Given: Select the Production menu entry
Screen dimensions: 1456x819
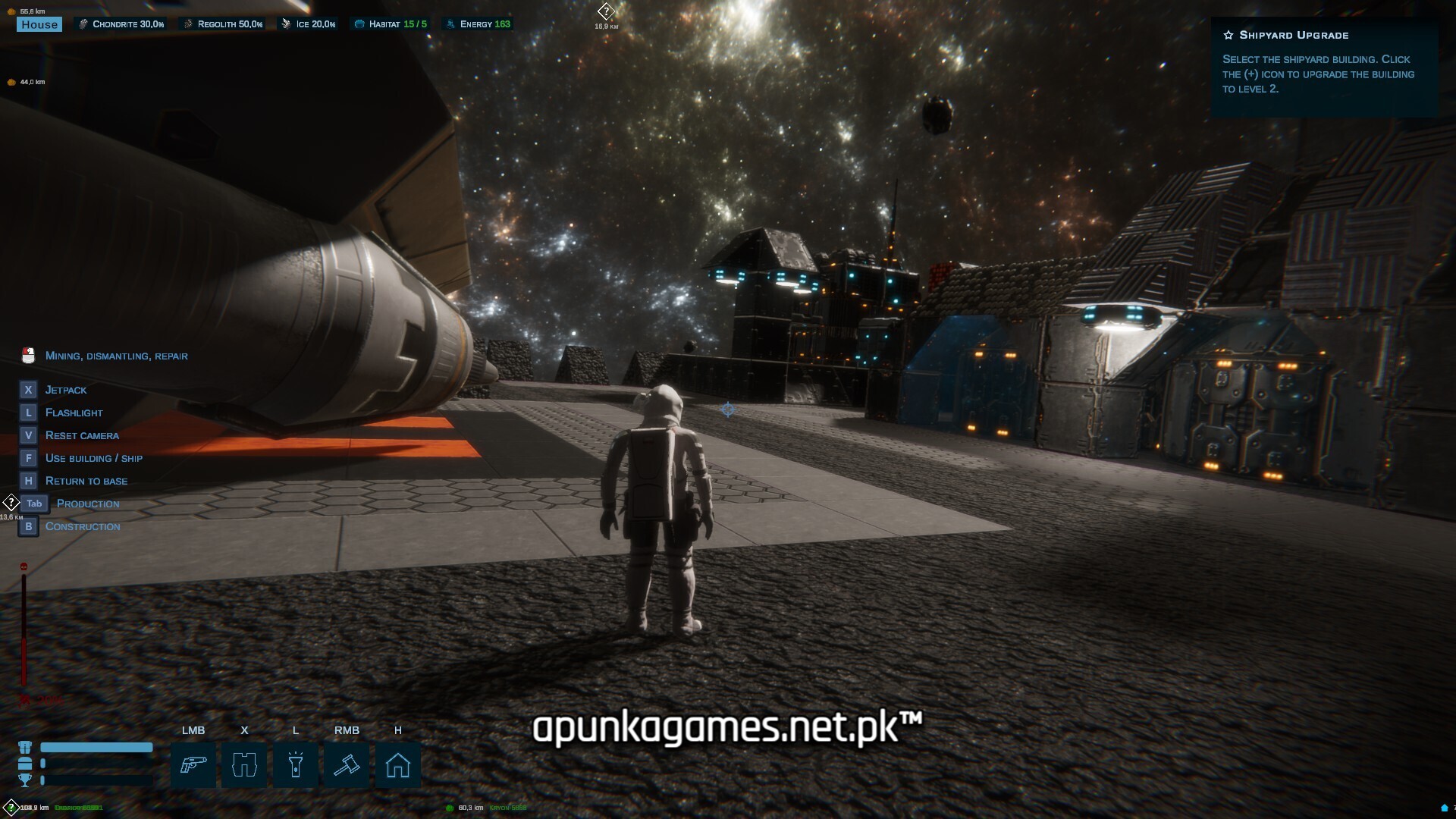Looking at the screenshot, I should (88, 504).
